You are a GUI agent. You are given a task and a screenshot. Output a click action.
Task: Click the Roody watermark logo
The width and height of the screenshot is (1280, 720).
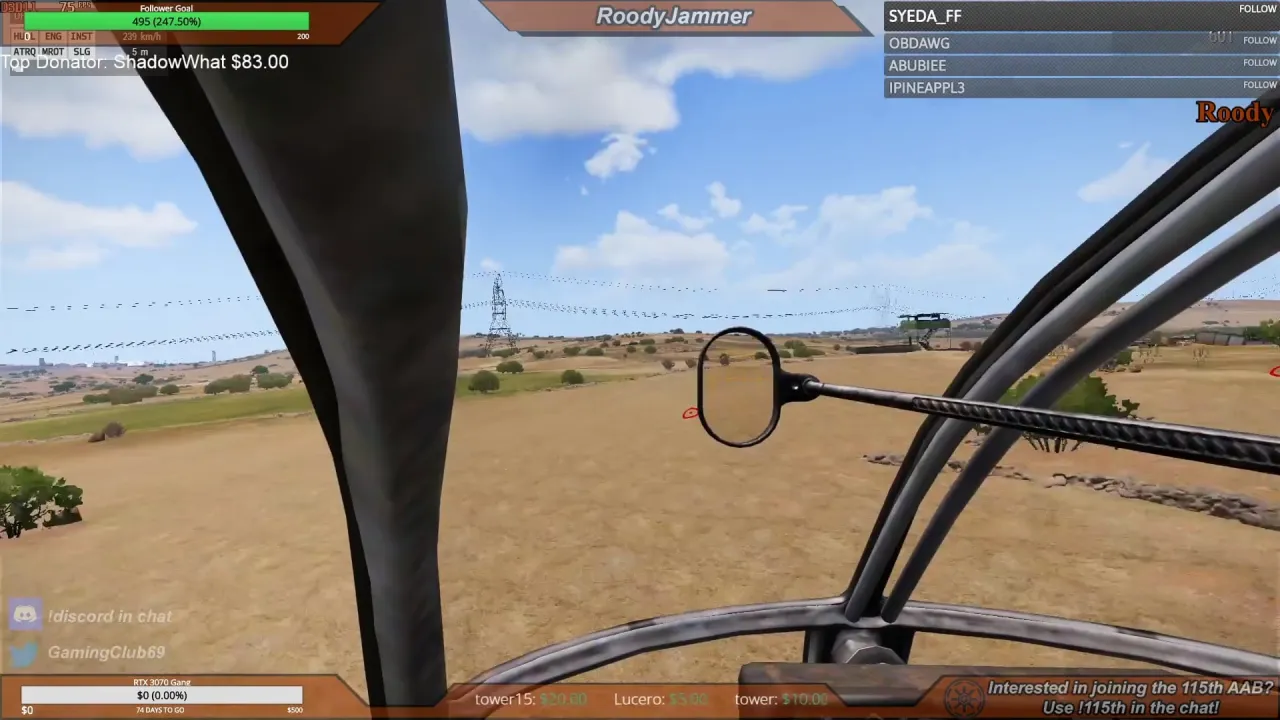click(x=1235, y=112)
